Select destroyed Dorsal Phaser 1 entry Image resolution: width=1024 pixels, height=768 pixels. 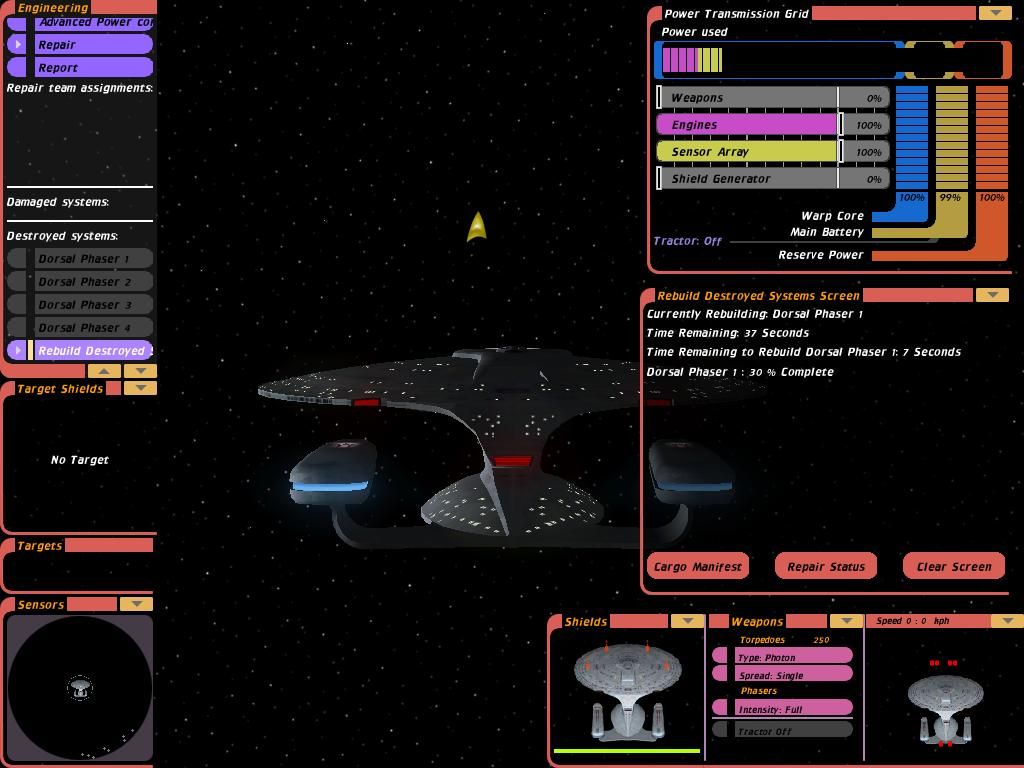[90, 259]
